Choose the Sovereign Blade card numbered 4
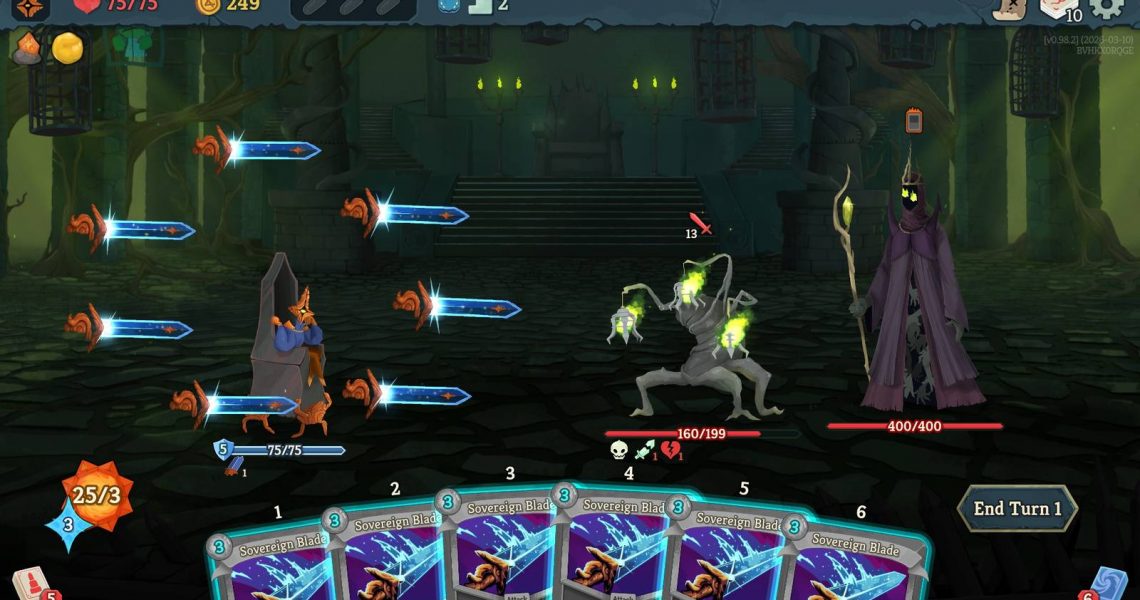The width and height of the screenshot is (1140, 600). click(622, 545)
